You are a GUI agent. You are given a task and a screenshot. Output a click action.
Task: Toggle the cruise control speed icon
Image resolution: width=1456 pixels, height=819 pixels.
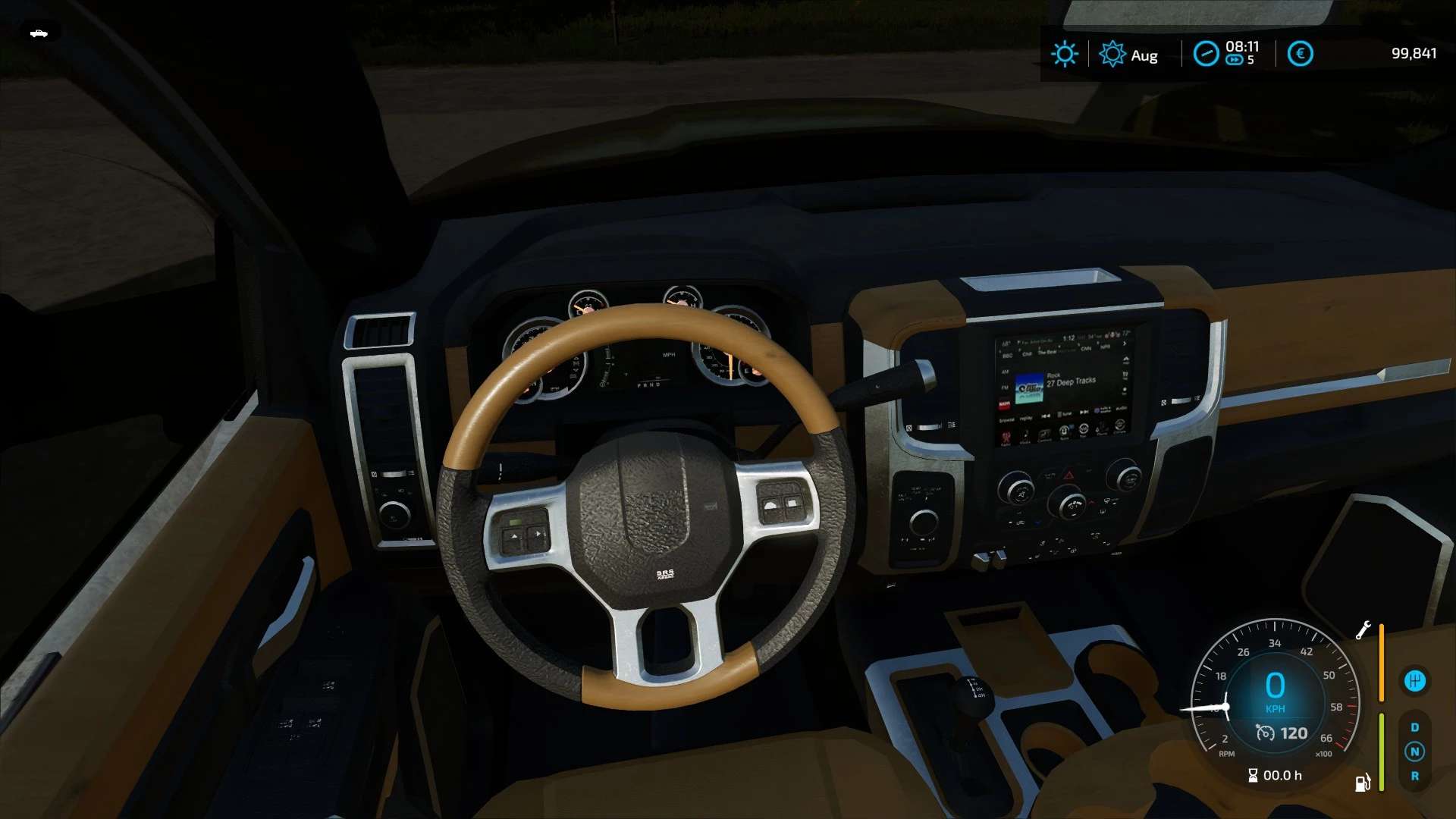click(1265, 733)
